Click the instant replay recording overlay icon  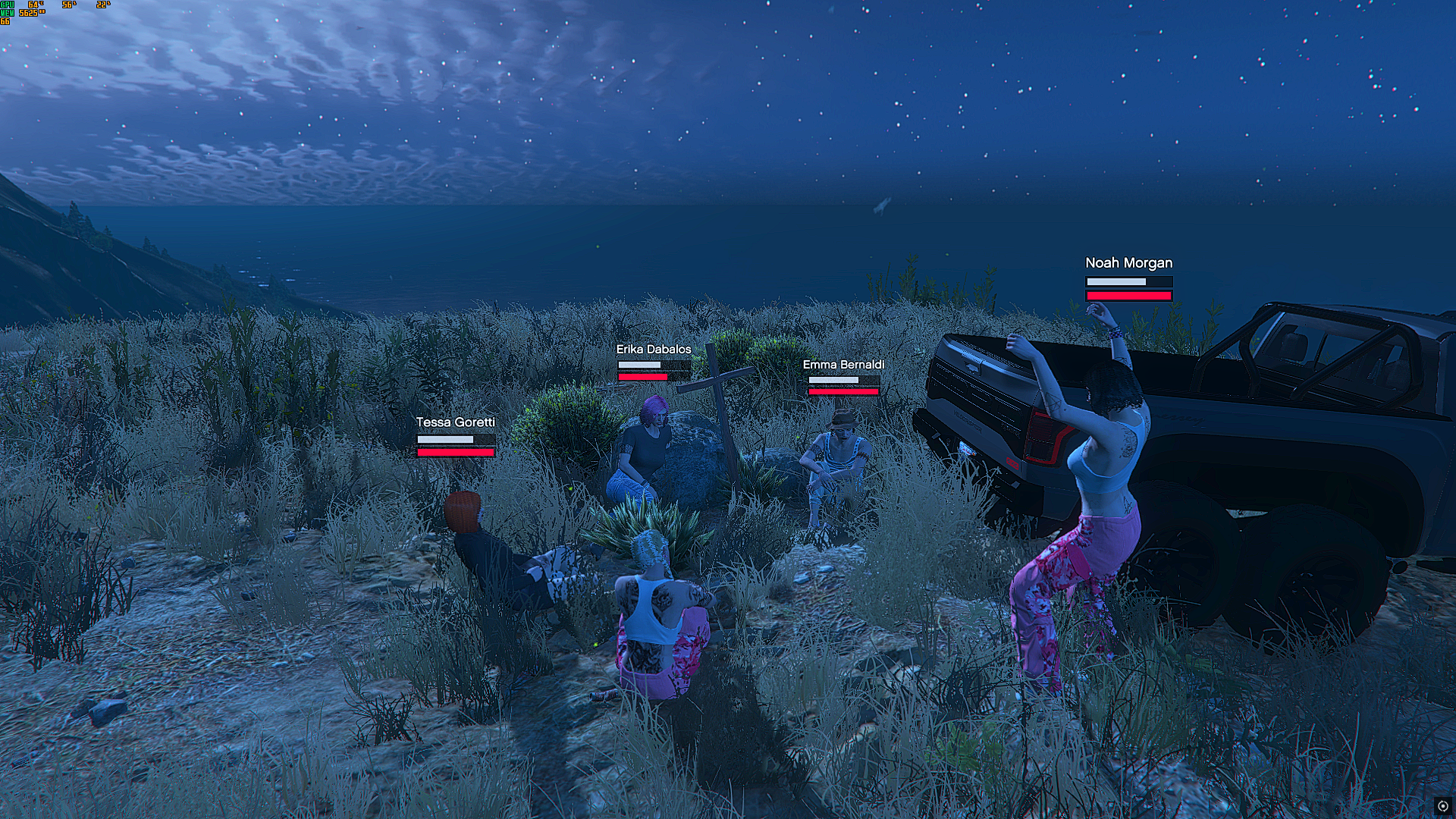pos(1442,806)
